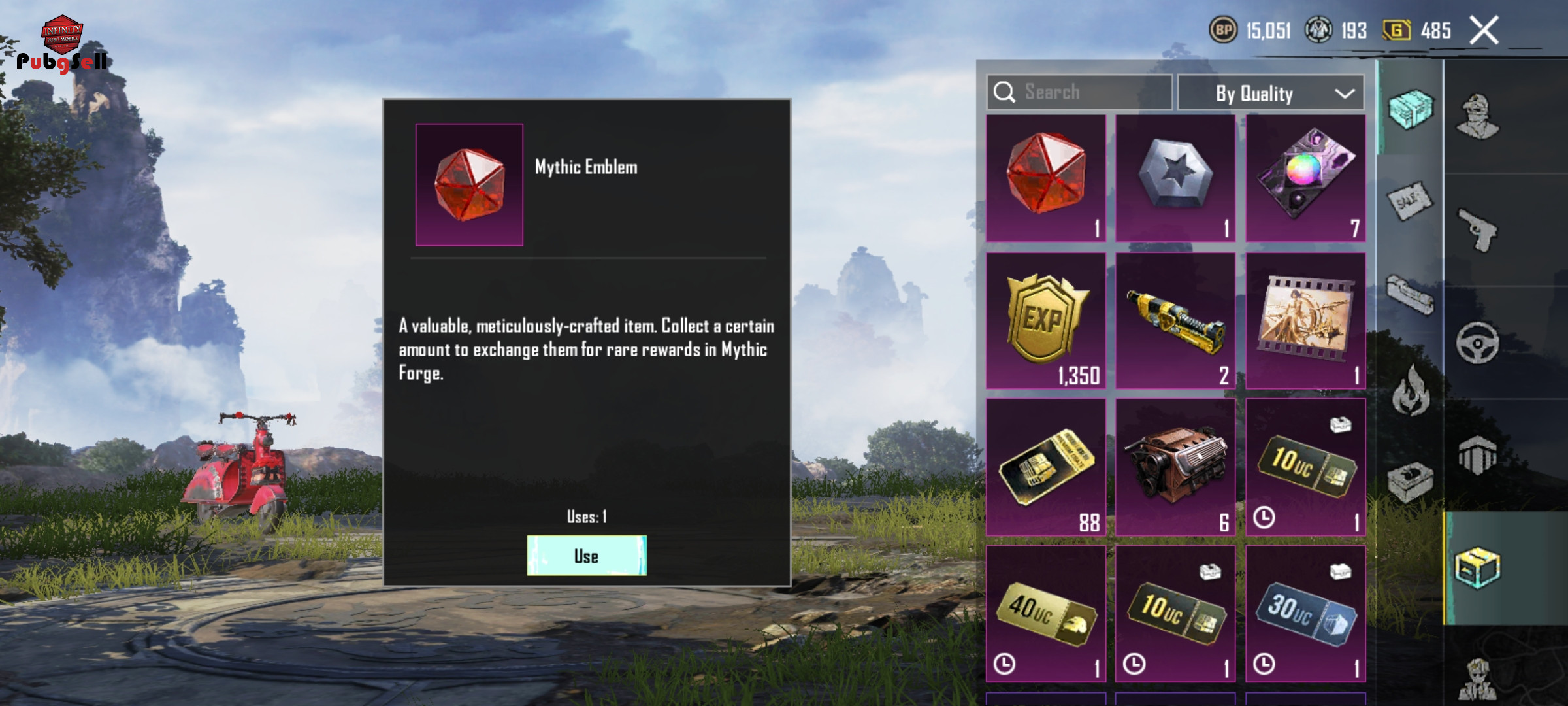Select the gold EXP badge slot
Screen dimensions: 1568x706
pyautogui.click(x=1045, y=322)
